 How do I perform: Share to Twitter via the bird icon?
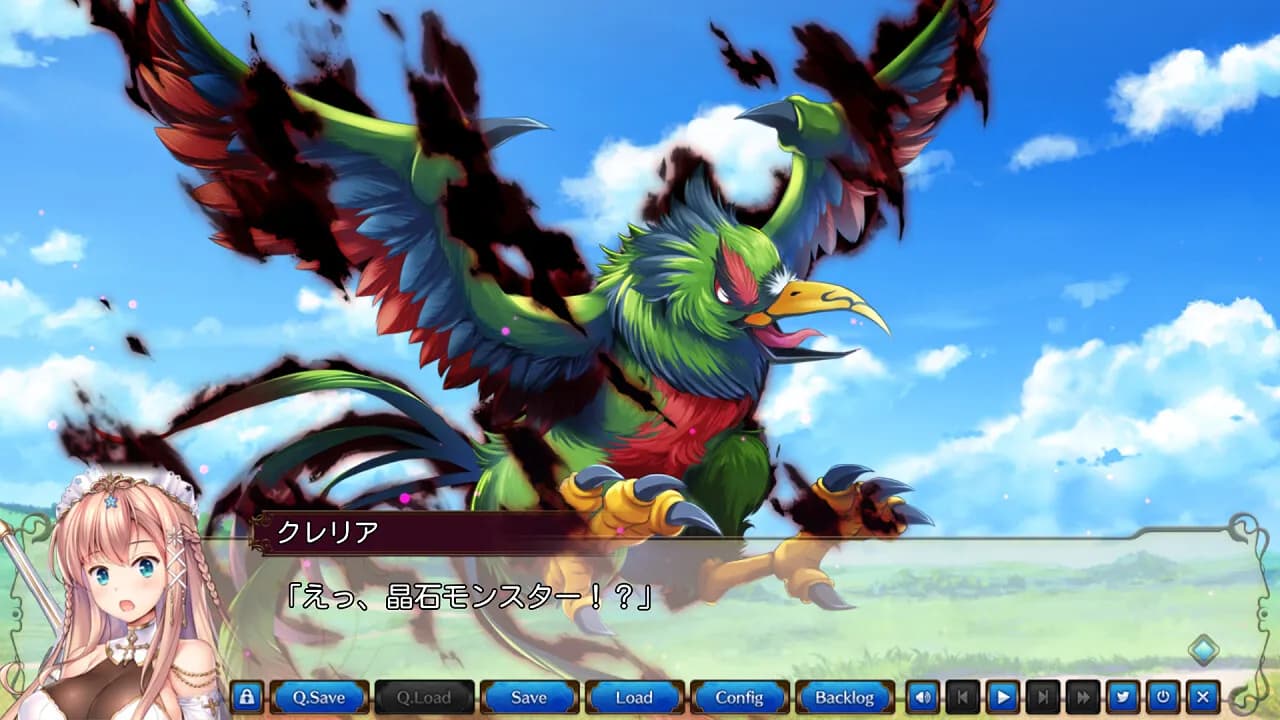(x=1125, y=697)
